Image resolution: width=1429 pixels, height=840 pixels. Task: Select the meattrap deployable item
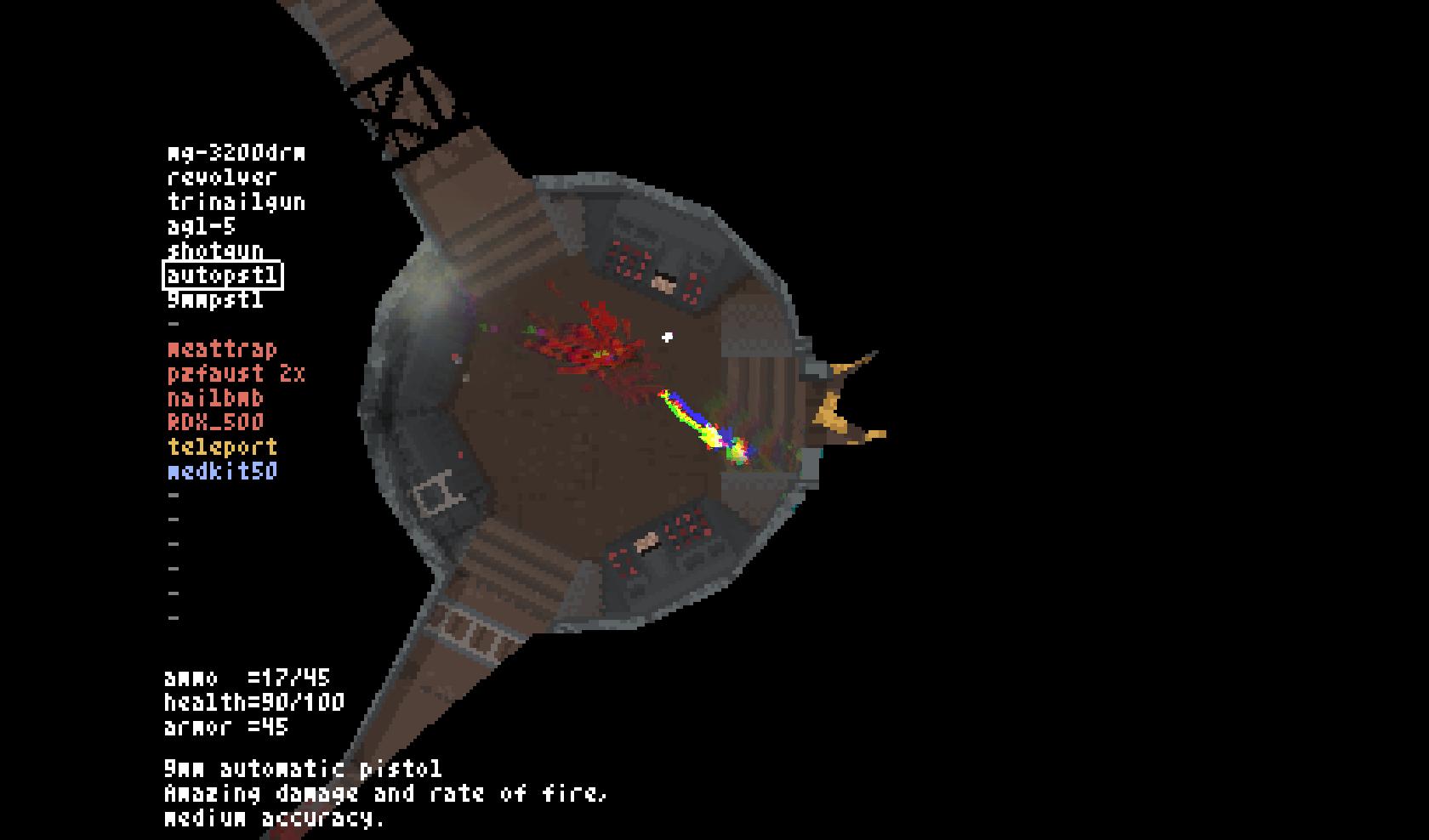tap(221, 349)
